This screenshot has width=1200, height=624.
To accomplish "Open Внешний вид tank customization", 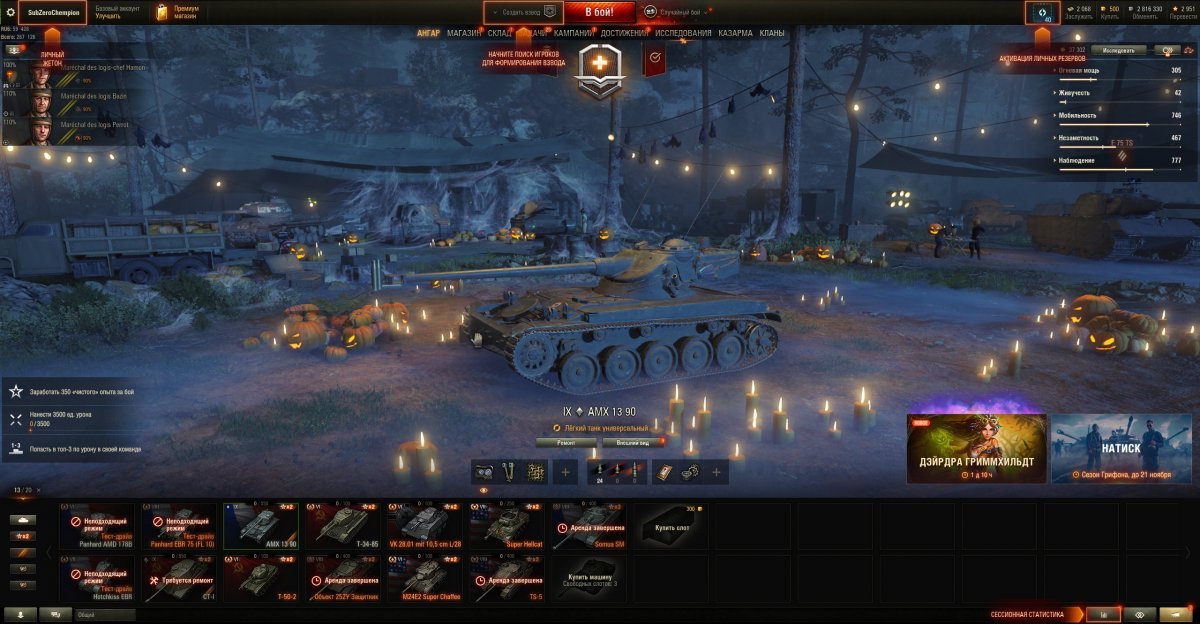I will click(633, 441).
